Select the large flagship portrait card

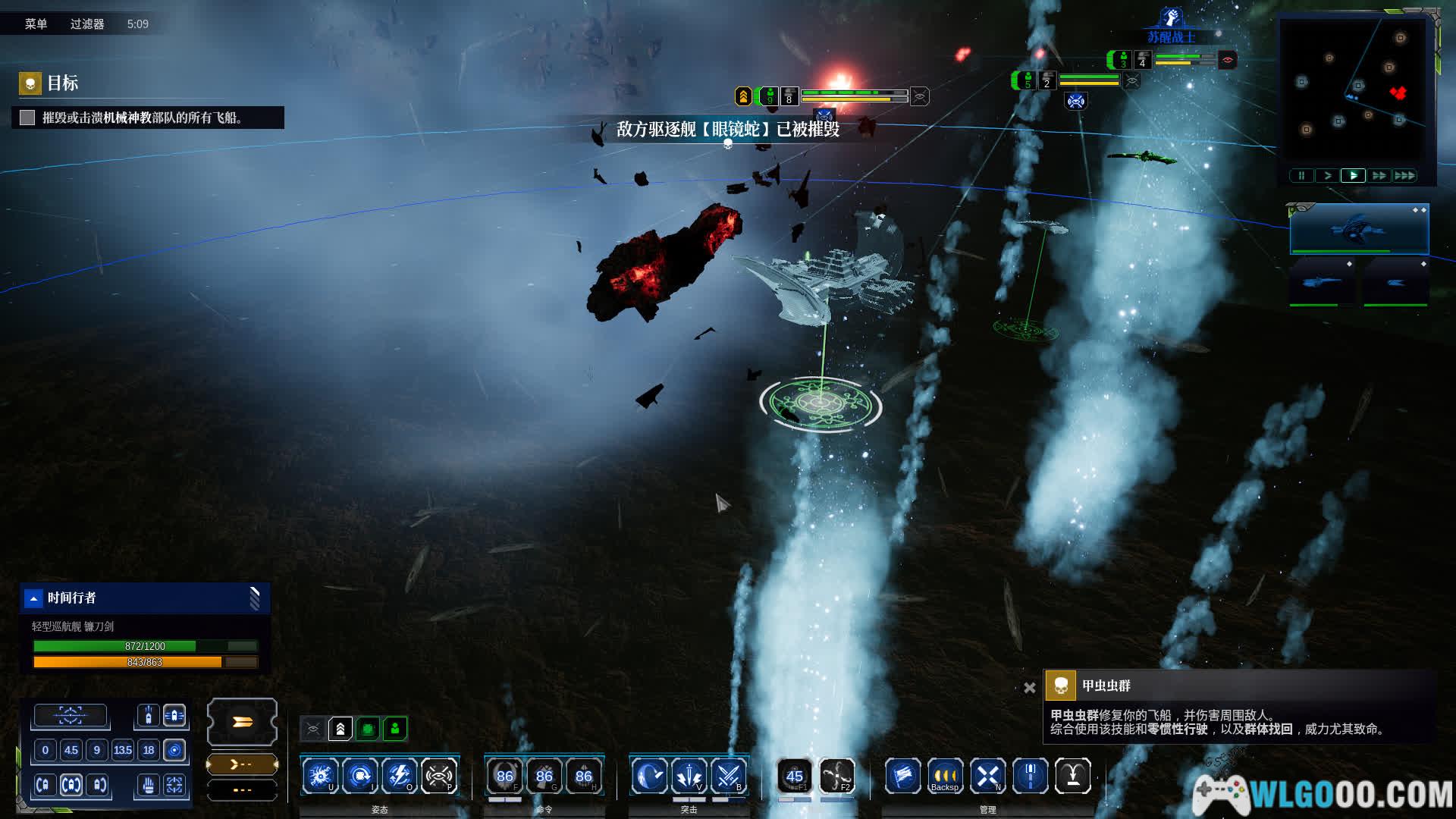[1359, 229]
